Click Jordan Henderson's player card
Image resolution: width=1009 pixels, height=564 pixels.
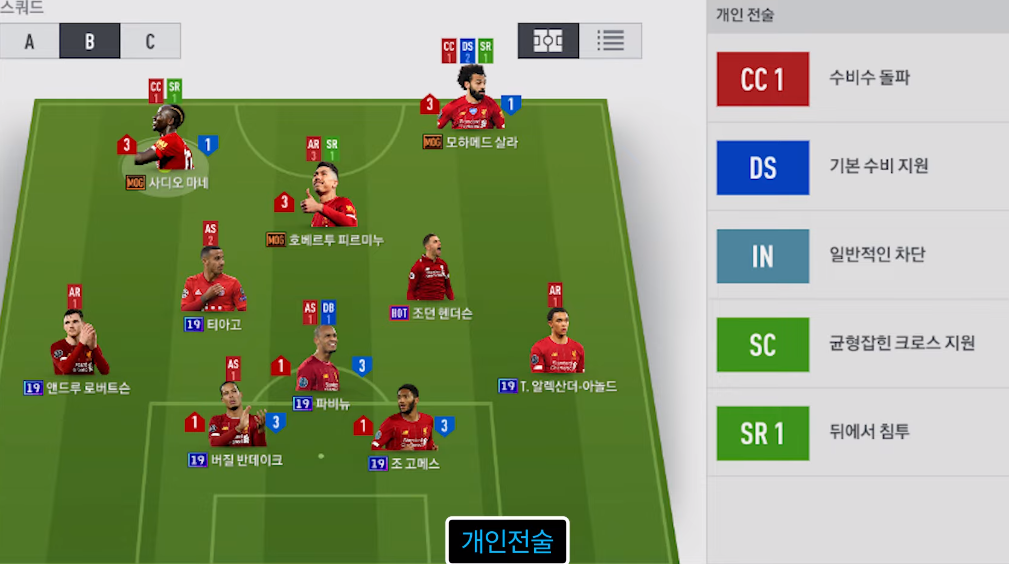pyautogui.click(x=430, y=273)
